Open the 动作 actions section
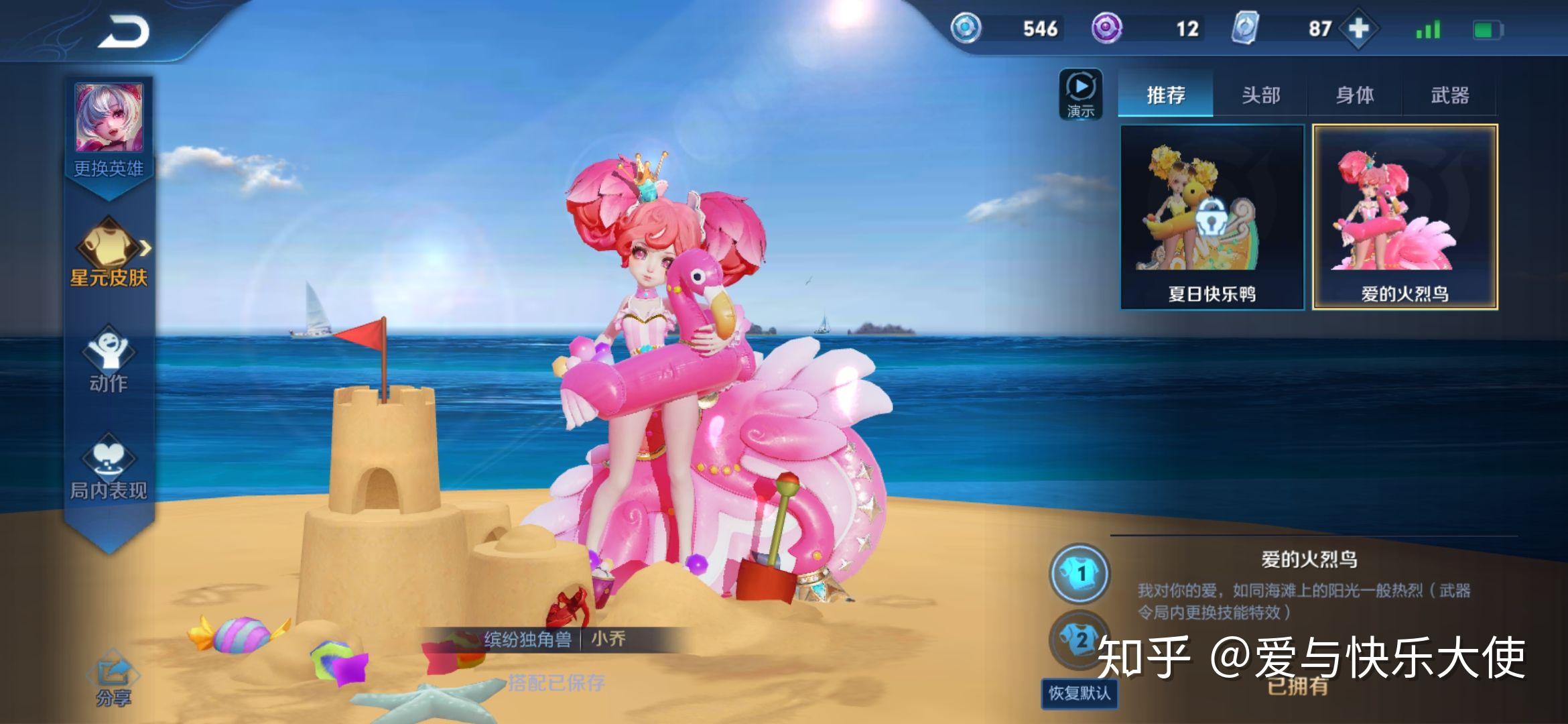Screen dimensions: 1568x724 point(109,360)
